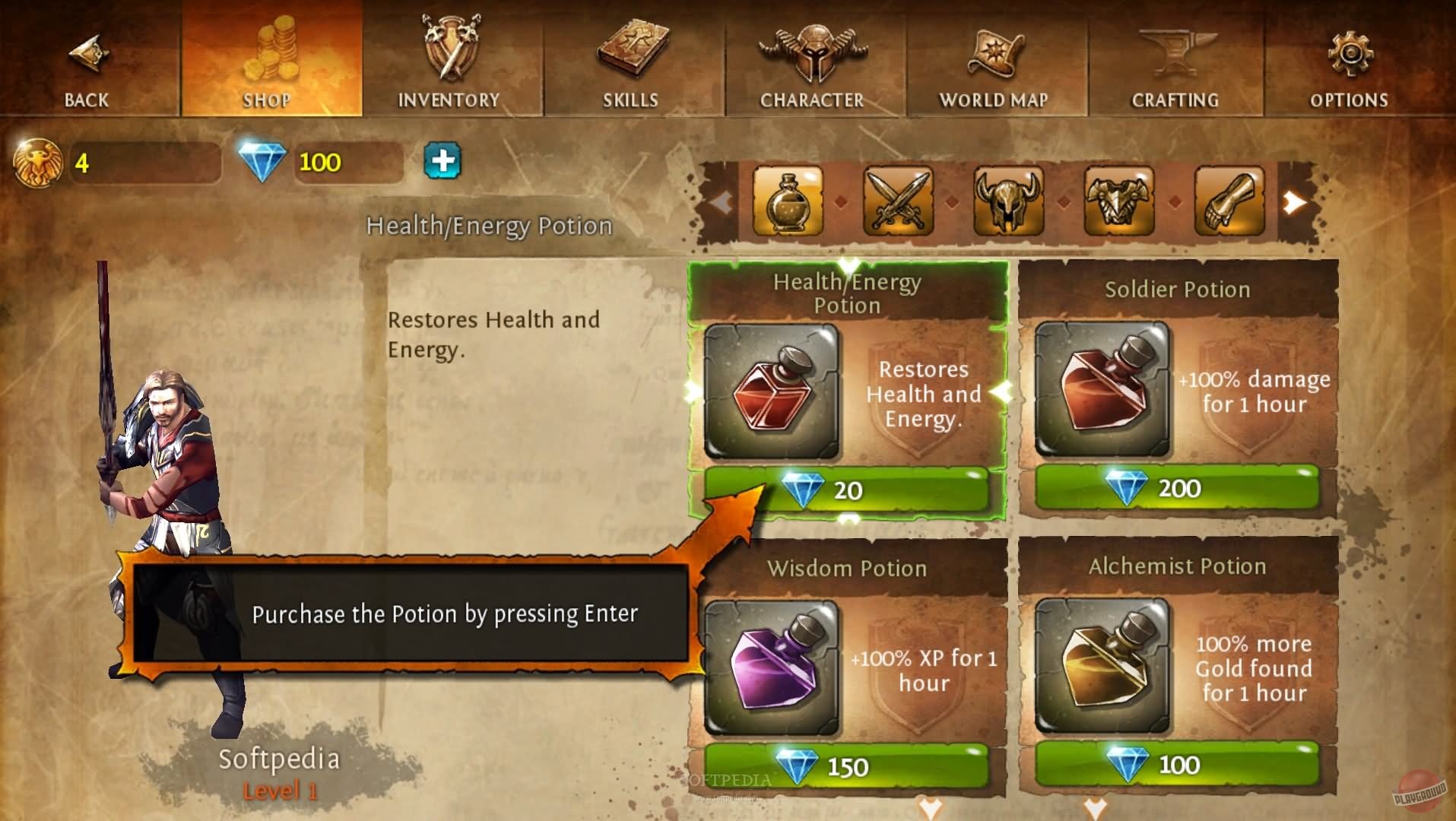Open the Shop tab potion flask icon

tap(788, 202)
